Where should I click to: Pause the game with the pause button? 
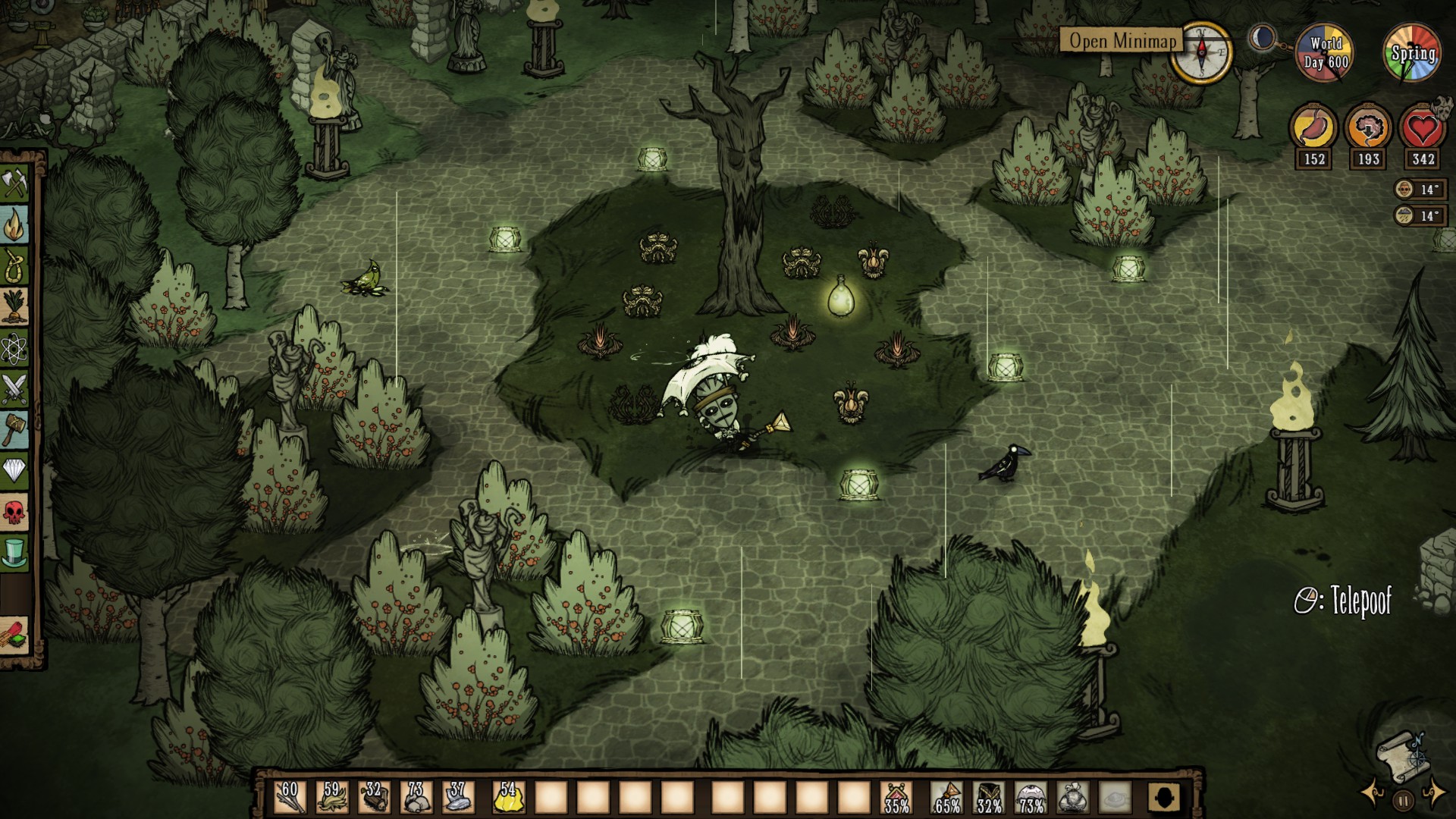click(1403, 800)
